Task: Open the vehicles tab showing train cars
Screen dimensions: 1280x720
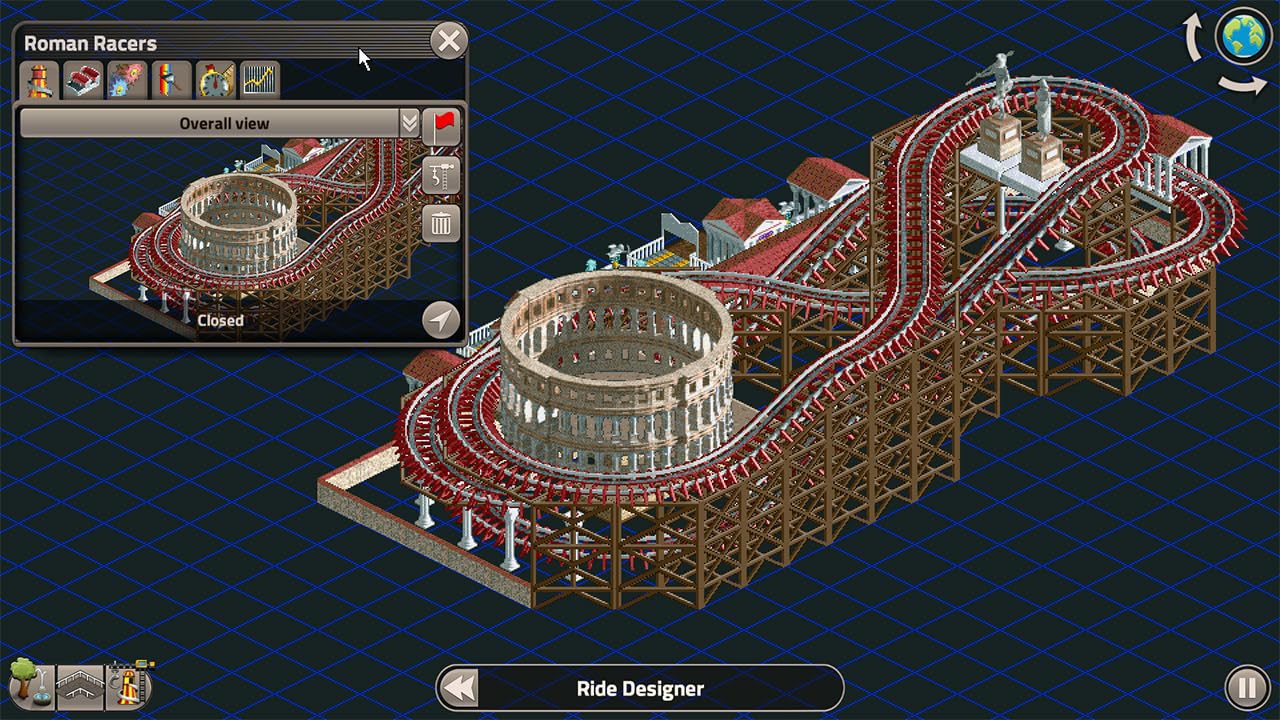Action: tap(82, 78)
